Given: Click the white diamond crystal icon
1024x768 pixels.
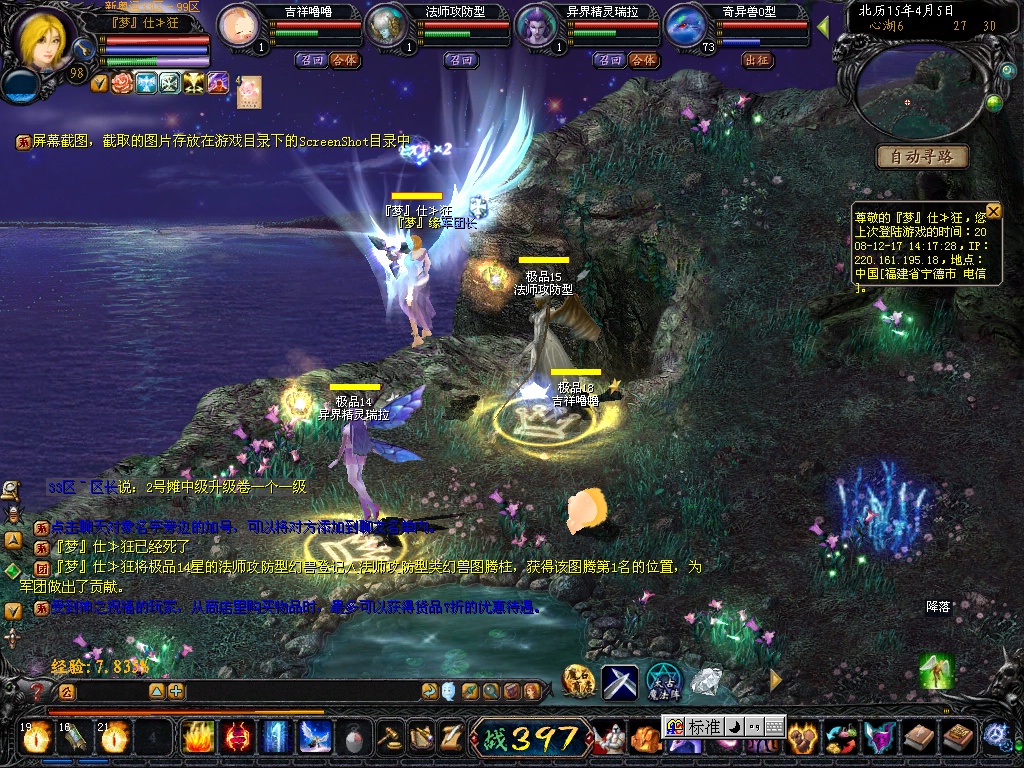Looking at the screenshot, I should (707, 681).
